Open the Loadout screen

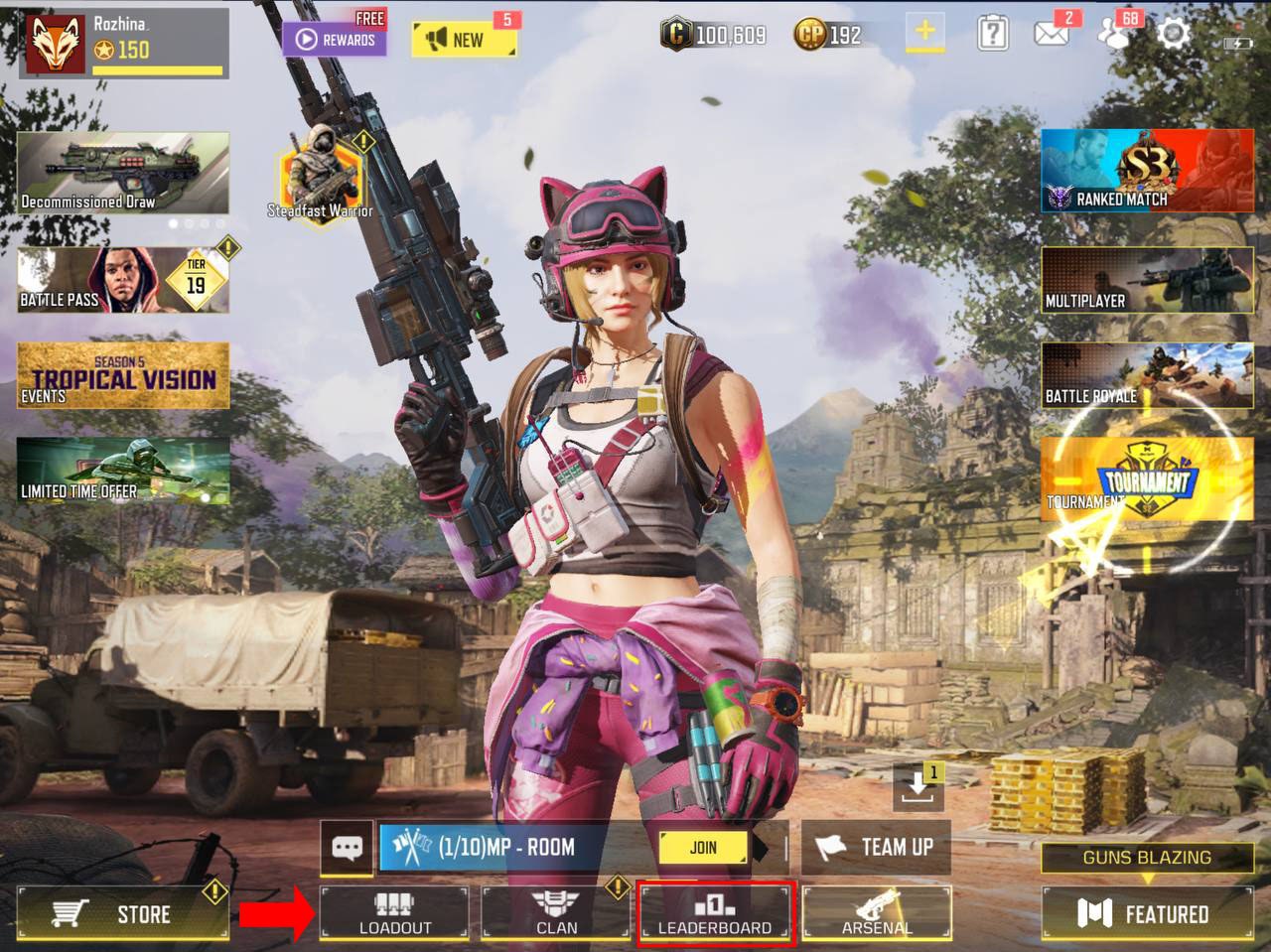pyautogui.click(x=394, y=913)
